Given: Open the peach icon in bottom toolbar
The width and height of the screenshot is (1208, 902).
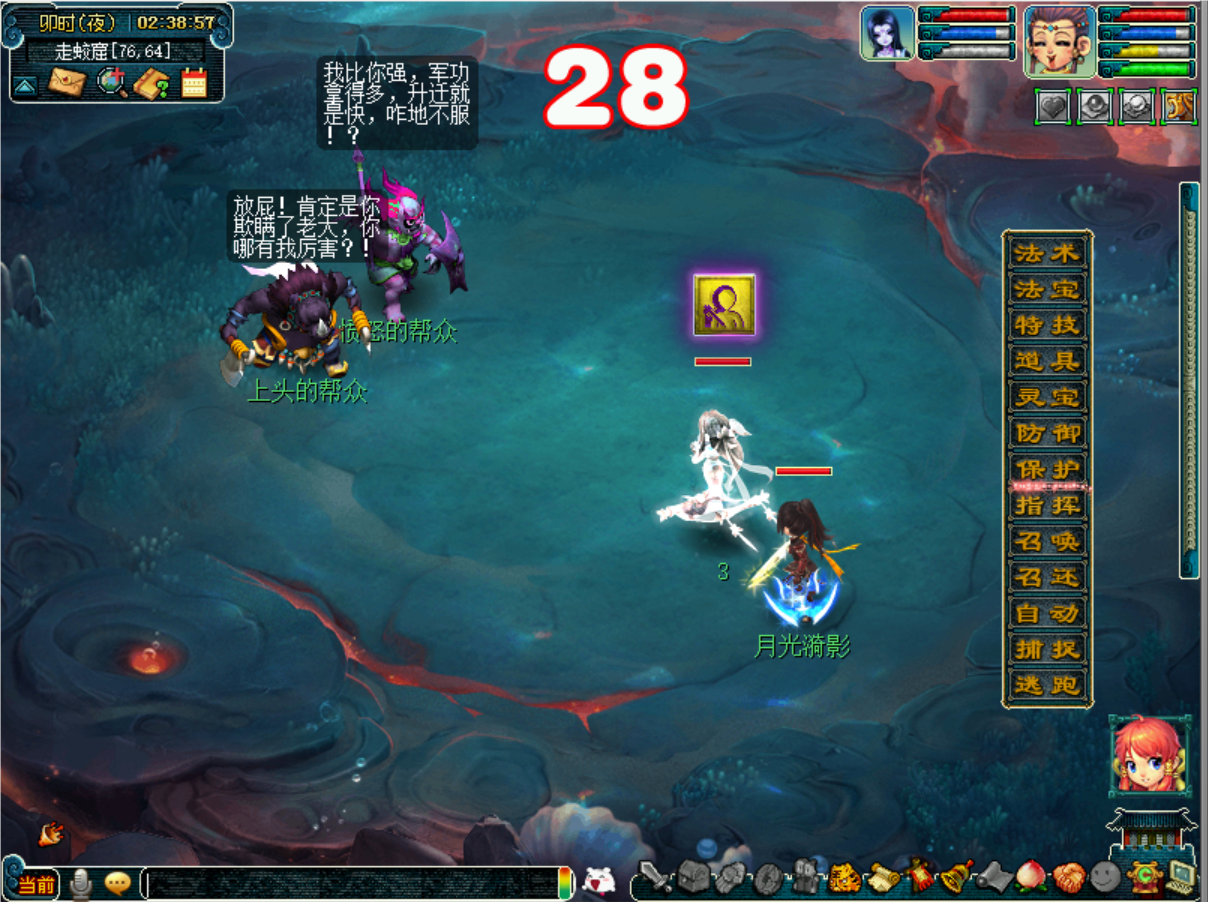Looking at the screenshot, I should [1030, 878].
